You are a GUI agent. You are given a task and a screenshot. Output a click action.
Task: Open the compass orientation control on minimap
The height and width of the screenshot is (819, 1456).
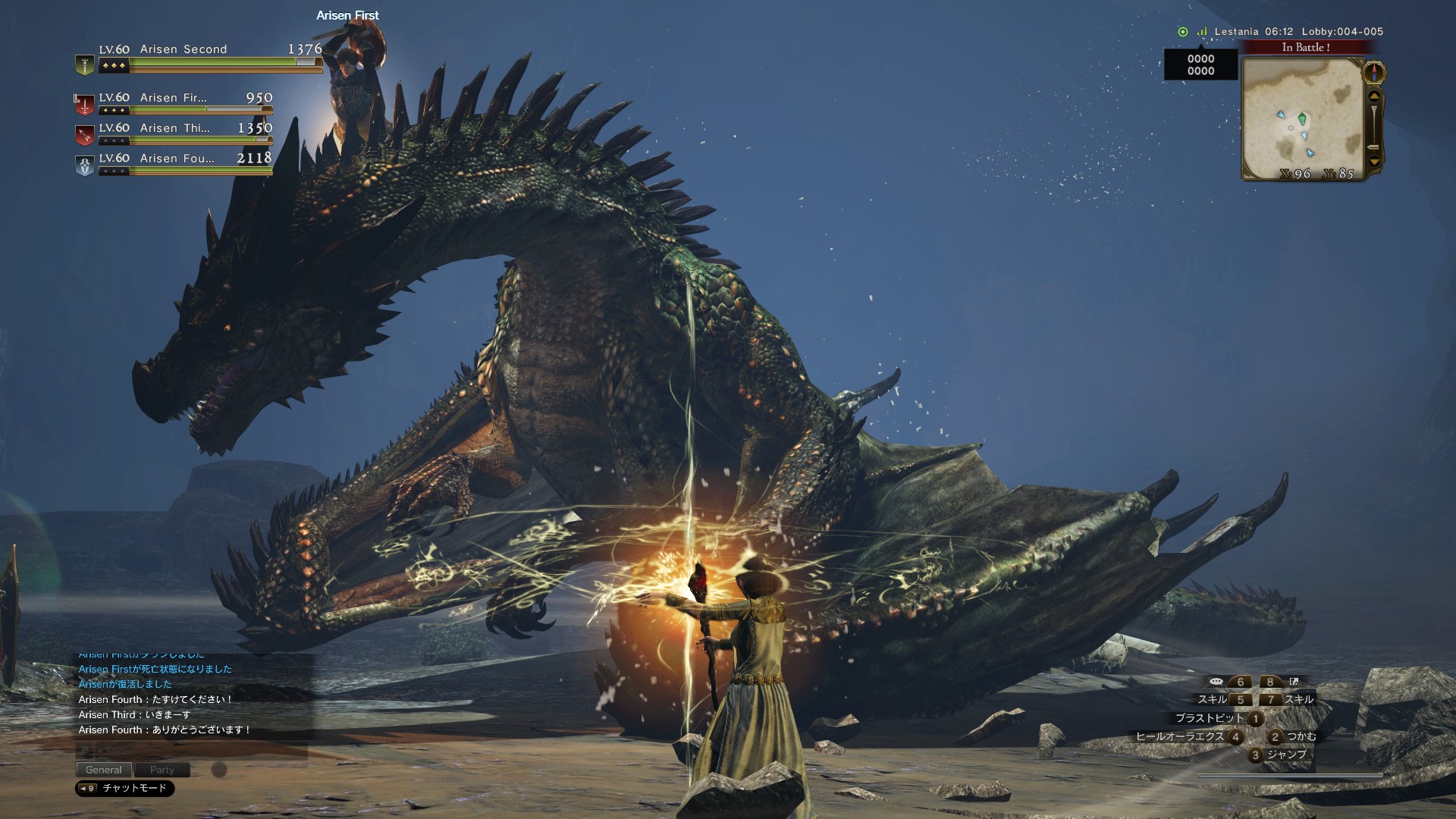click(1374, 73)
